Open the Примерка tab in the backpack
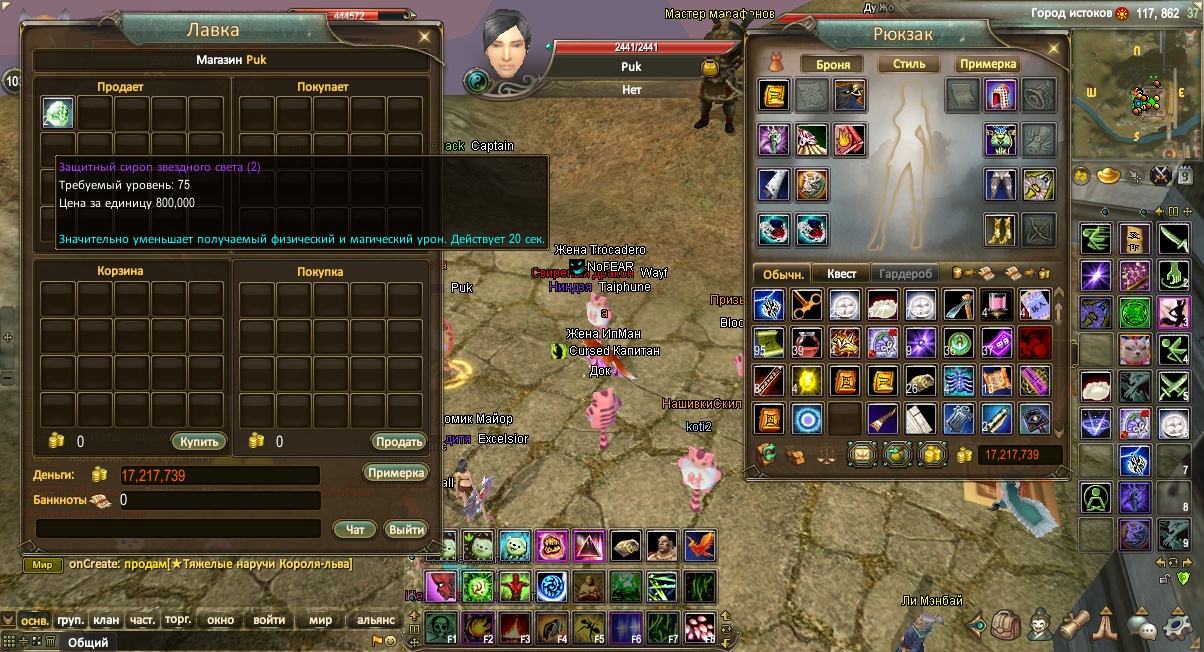The width and height of the screenshot is (1204, 652). (988, 64)
